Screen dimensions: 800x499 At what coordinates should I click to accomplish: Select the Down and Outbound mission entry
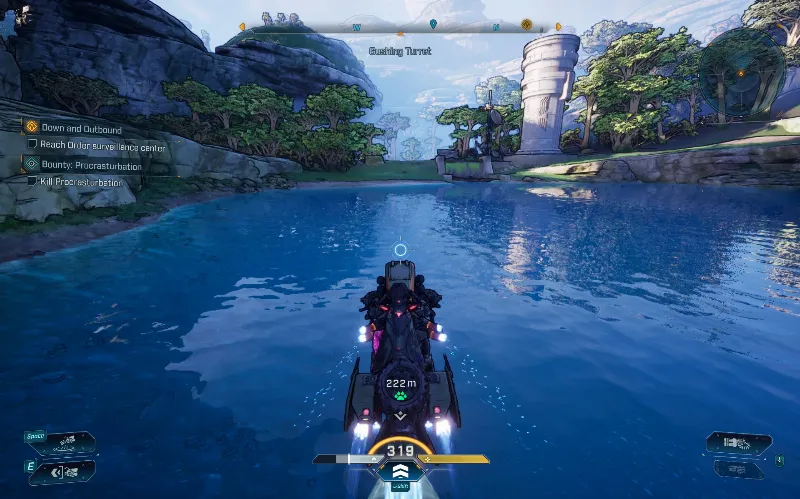pos(80,128)
